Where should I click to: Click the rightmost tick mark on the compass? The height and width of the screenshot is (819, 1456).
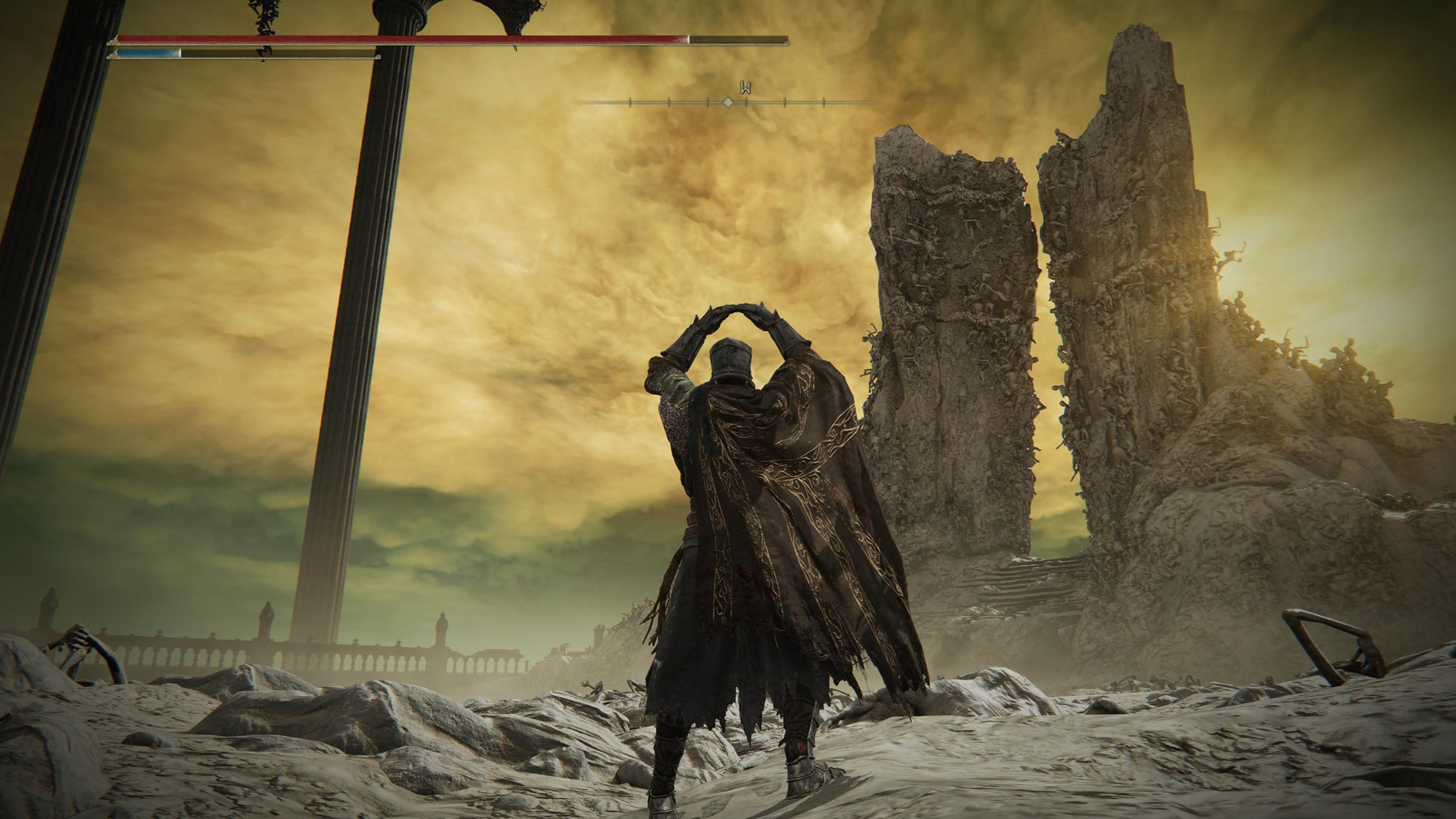point(824,102)
